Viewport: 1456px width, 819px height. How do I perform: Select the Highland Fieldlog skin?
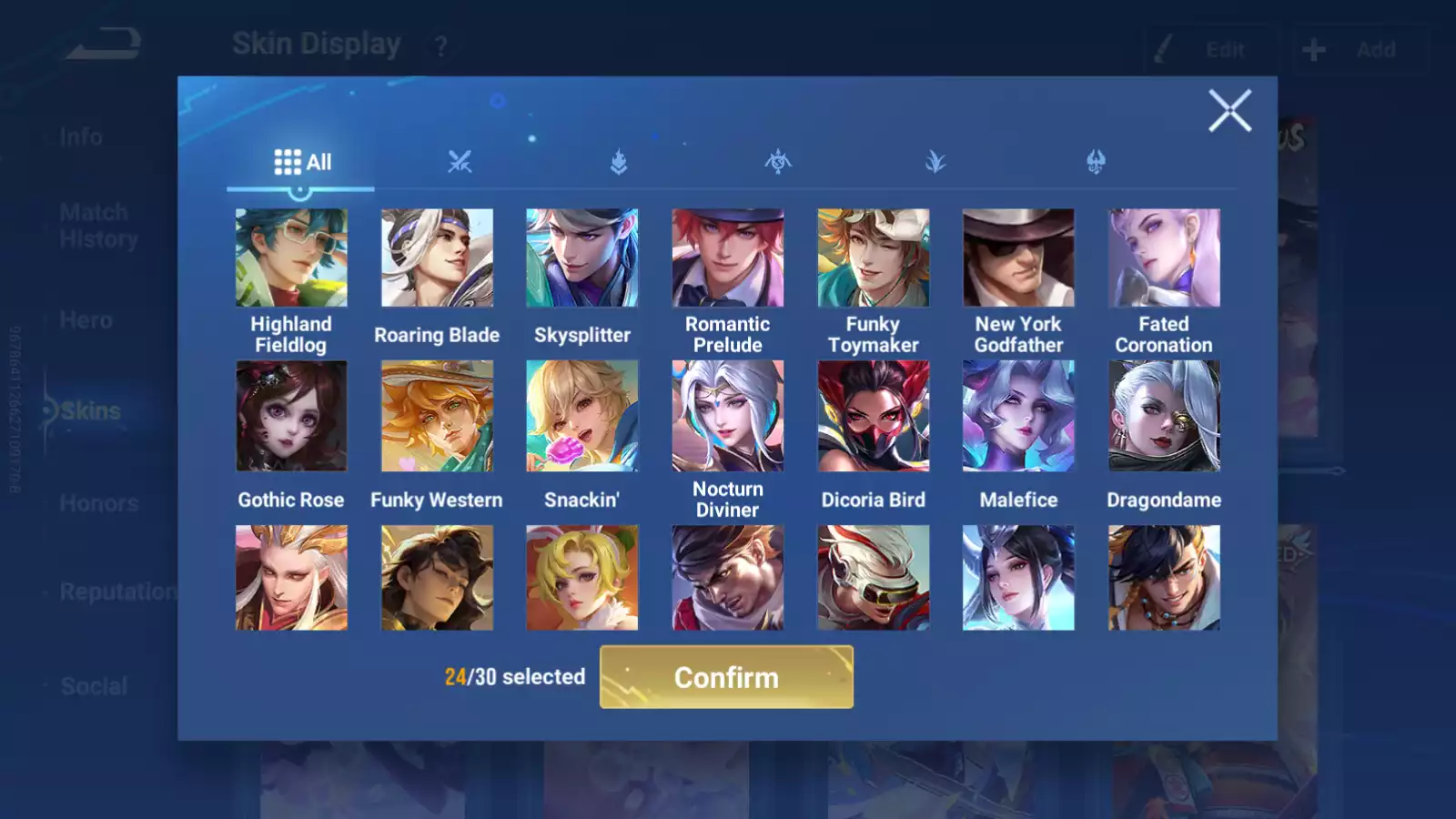point(291,258)
